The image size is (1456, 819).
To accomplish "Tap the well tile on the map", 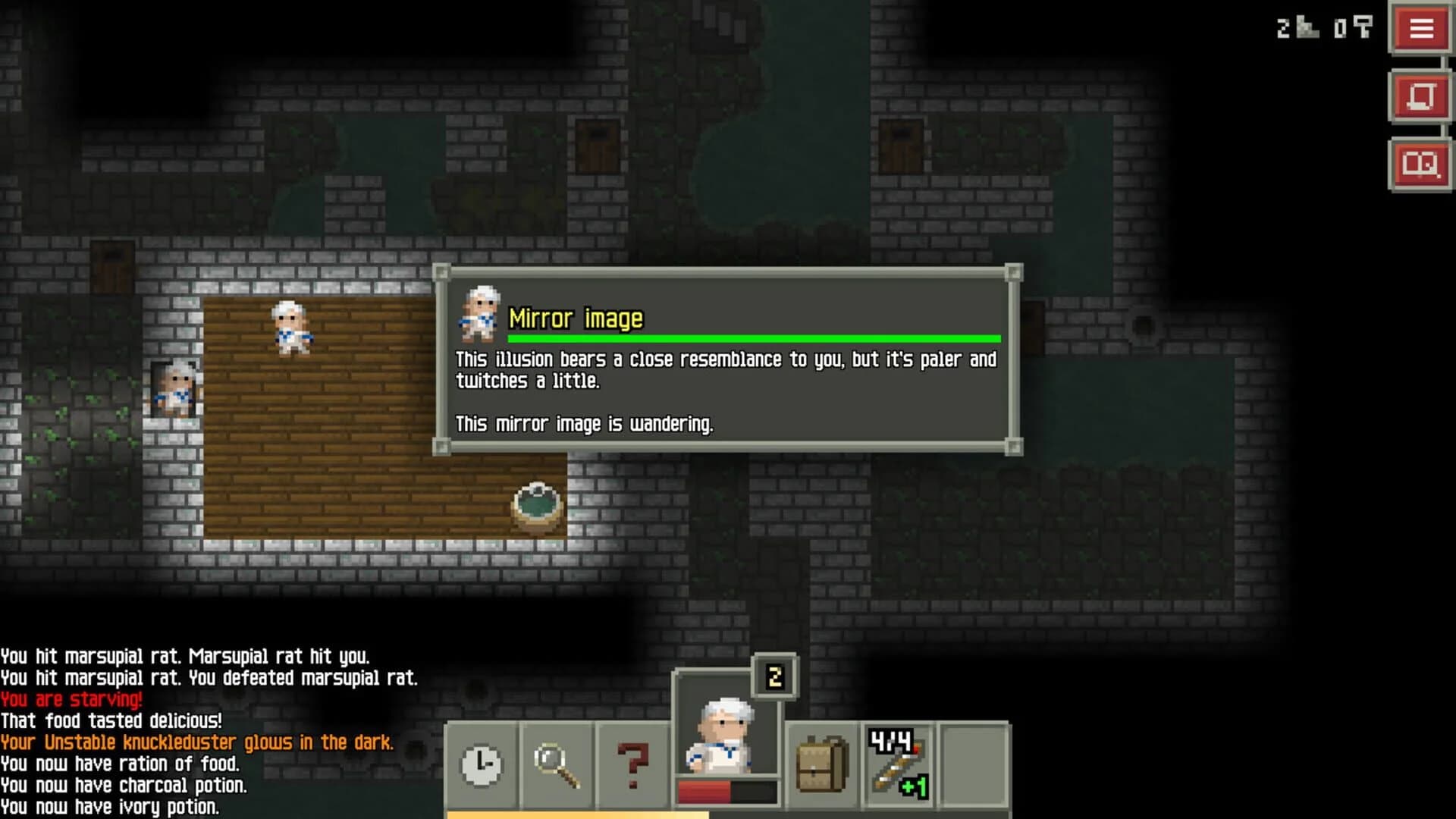I will click(536, 504).
